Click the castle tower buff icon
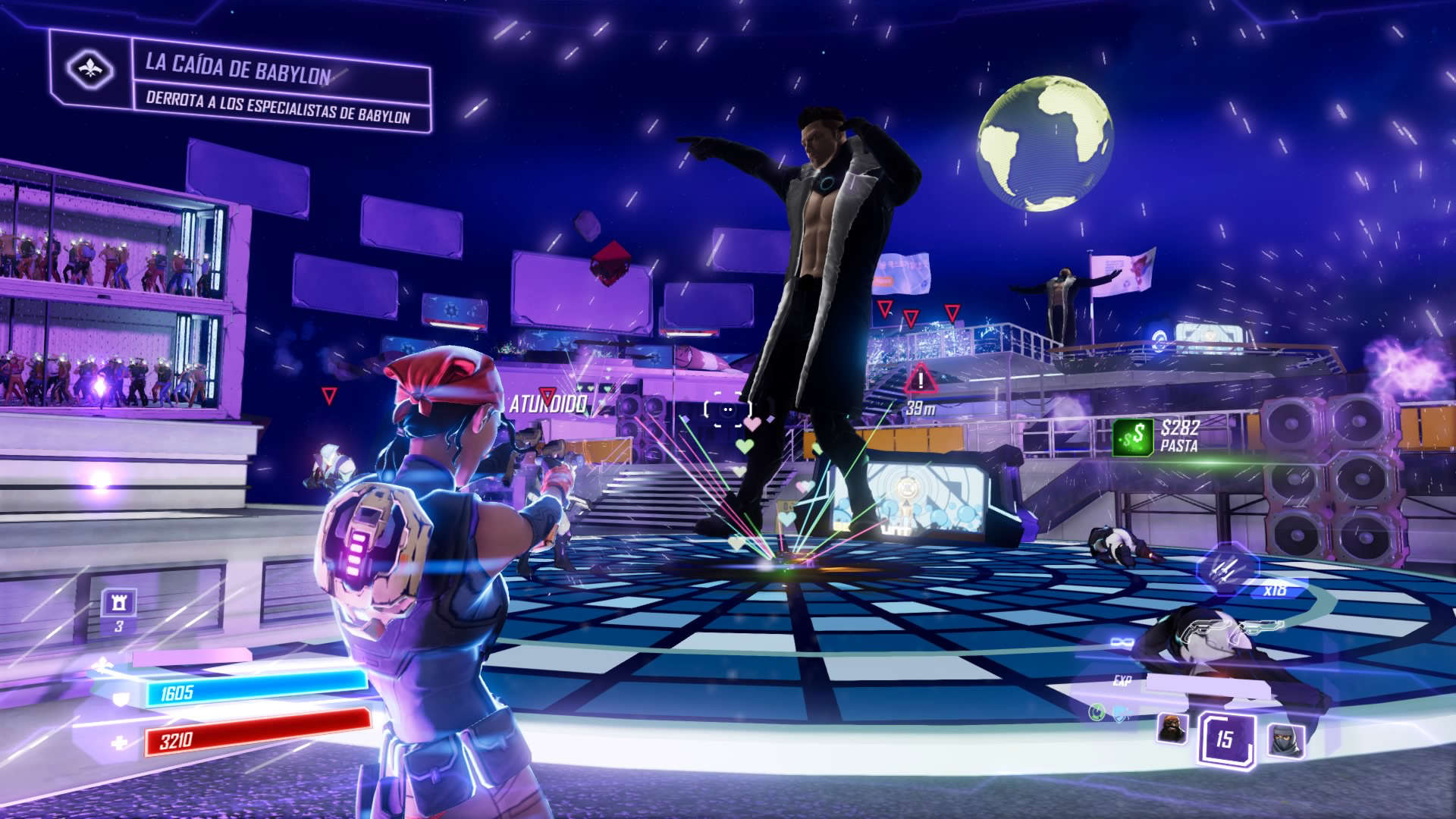 119,604
